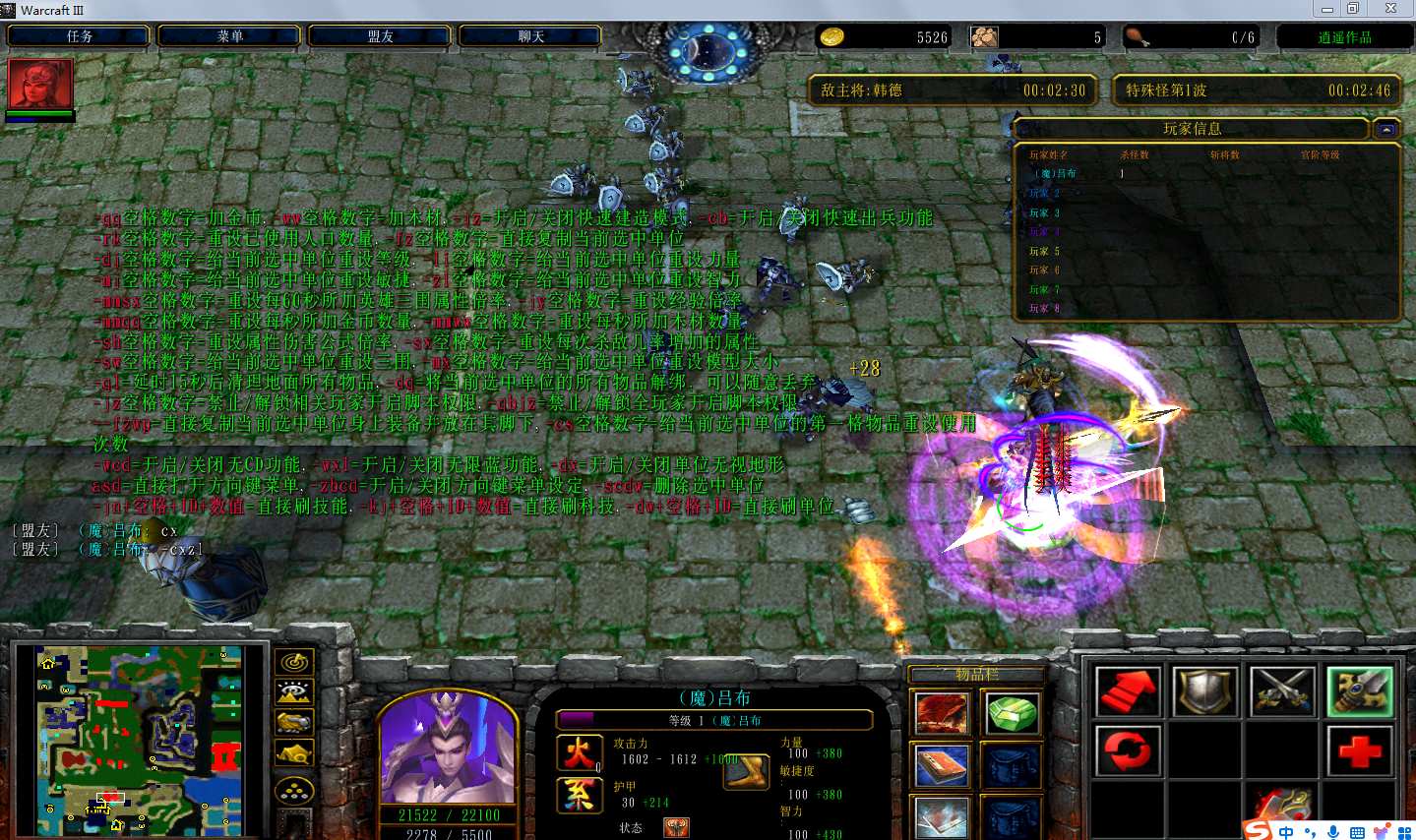Collapse the 玩家信息 leaderboard panel

pyautogui.click(x=1386, y=129)
